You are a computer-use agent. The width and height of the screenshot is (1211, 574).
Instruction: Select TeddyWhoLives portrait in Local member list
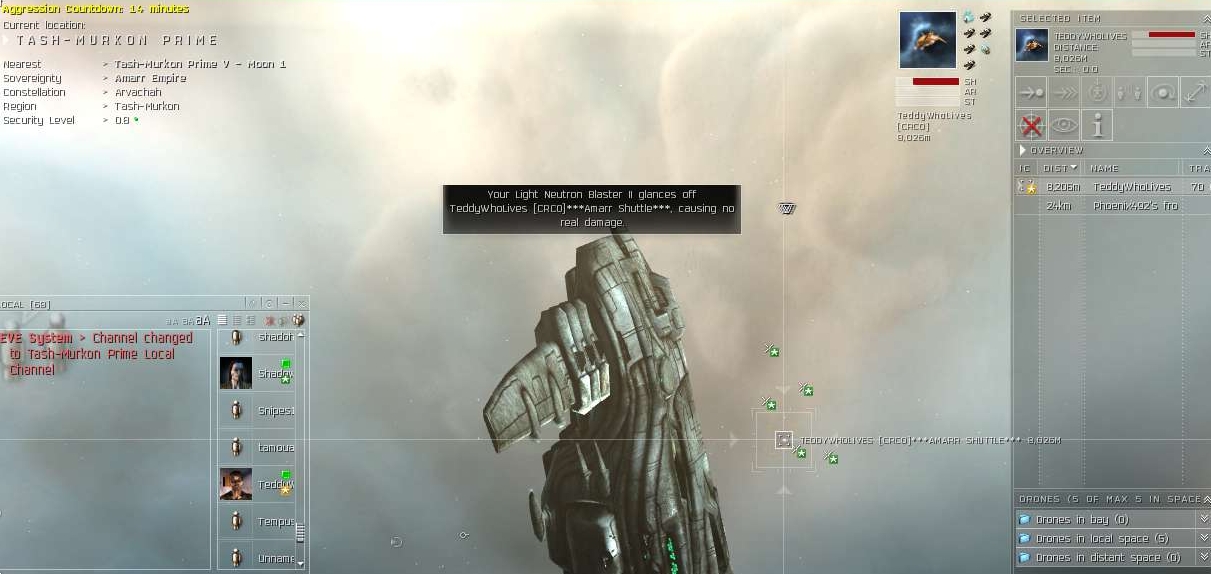[x=236, y=484]
